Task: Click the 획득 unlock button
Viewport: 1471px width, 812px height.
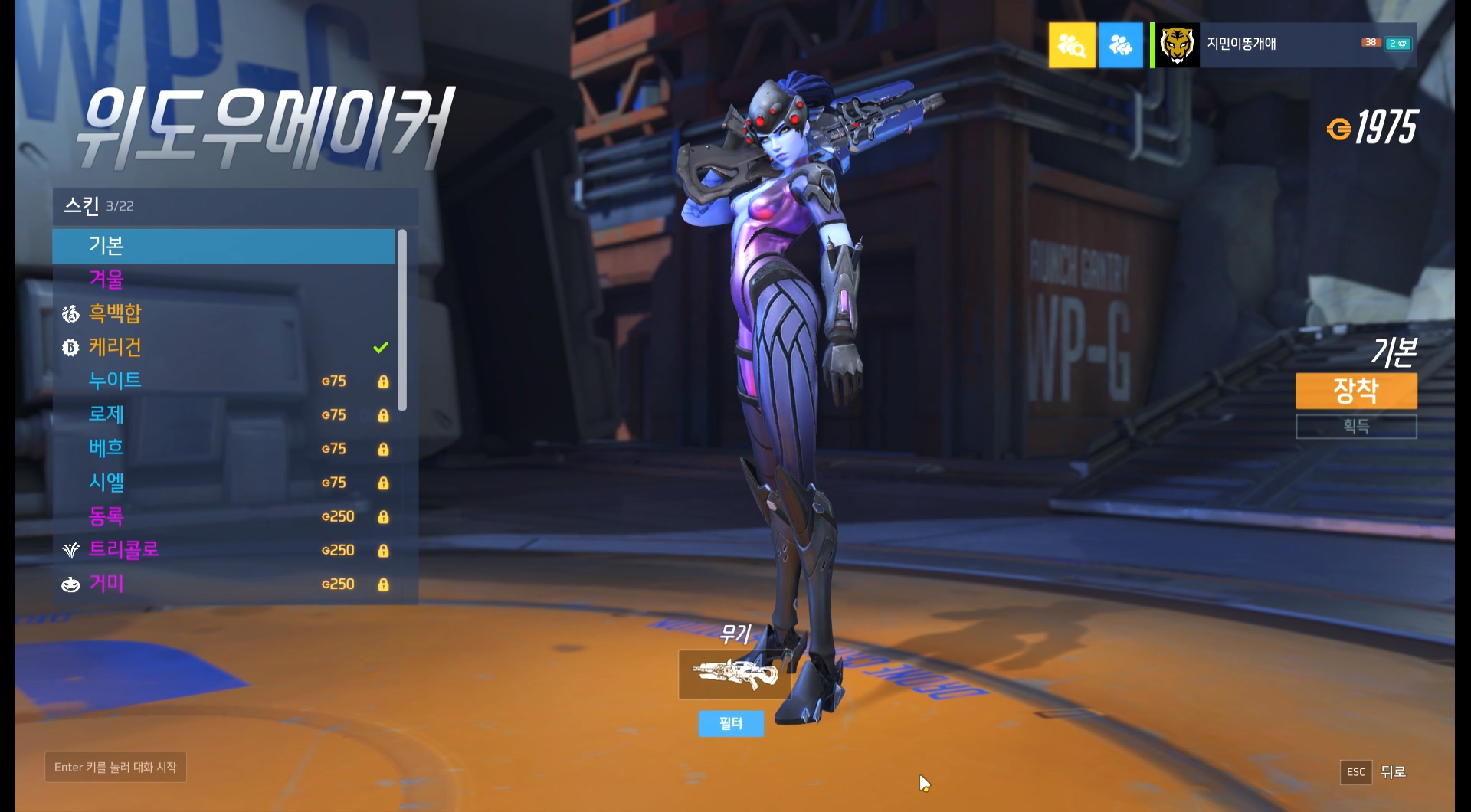Action: [1355, 426]
